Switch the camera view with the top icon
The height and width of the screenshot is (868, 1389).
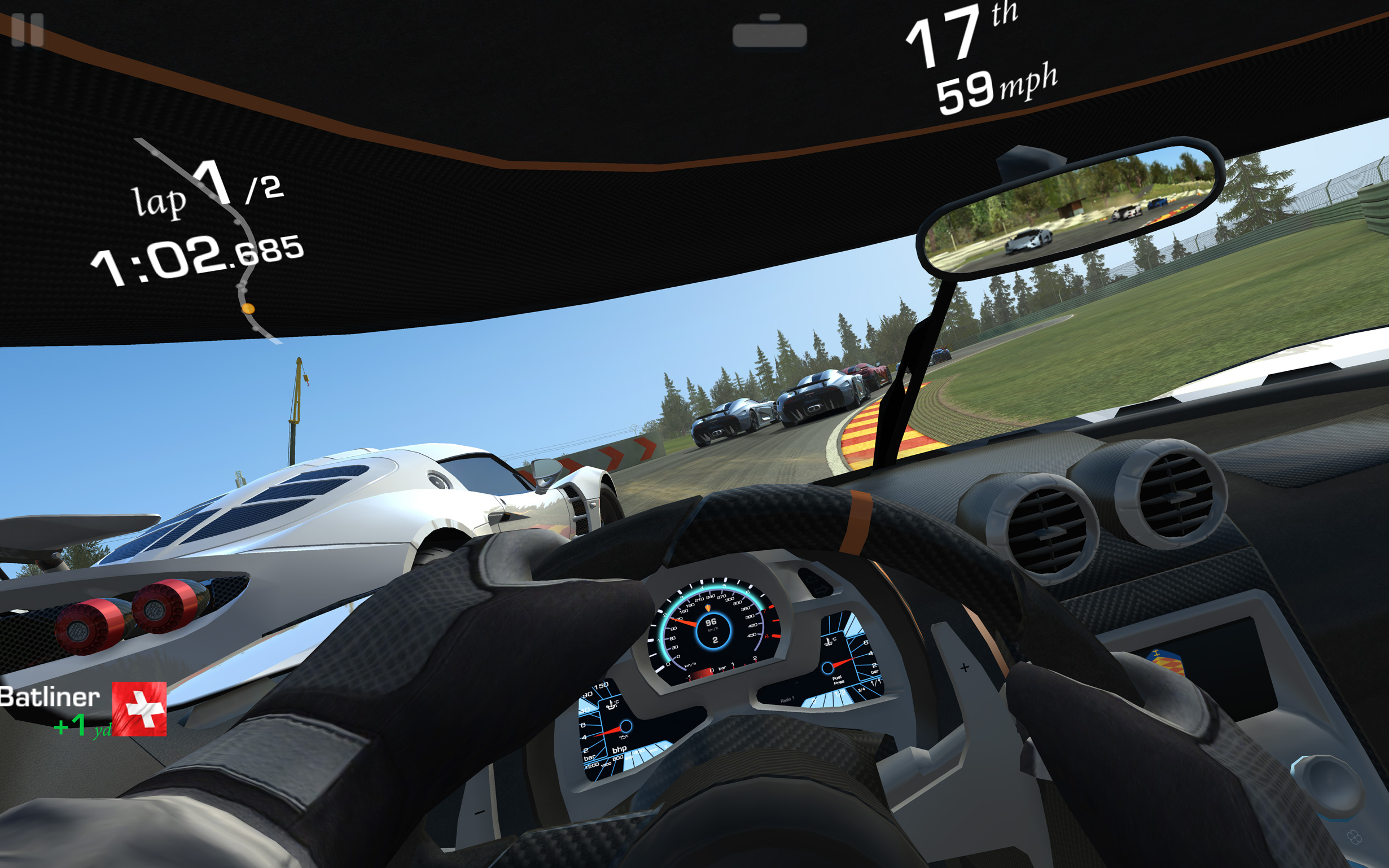click(x=769, y=32)
